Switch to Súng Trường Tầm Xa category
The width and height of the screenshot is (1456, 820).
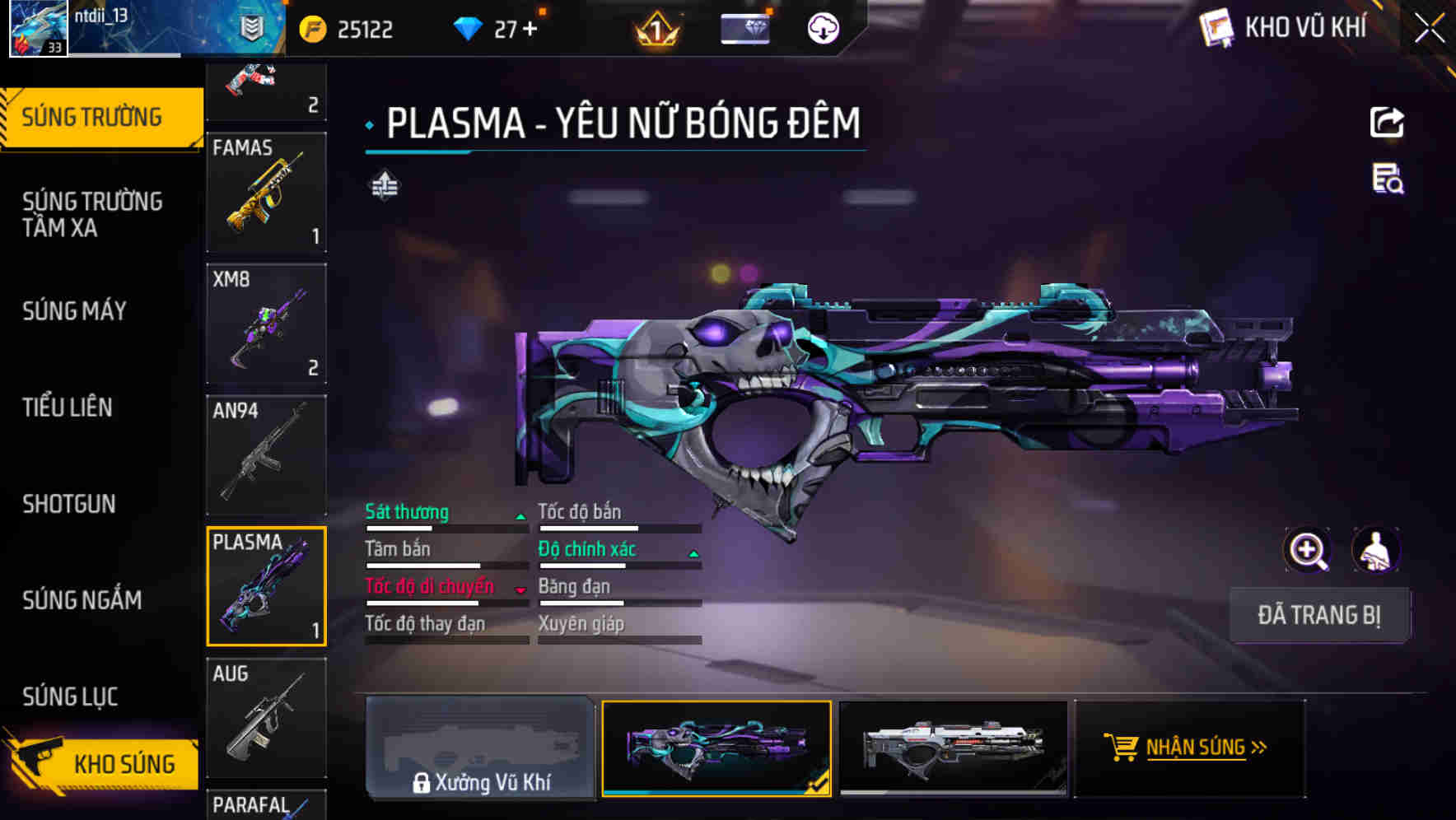point(92,214)
